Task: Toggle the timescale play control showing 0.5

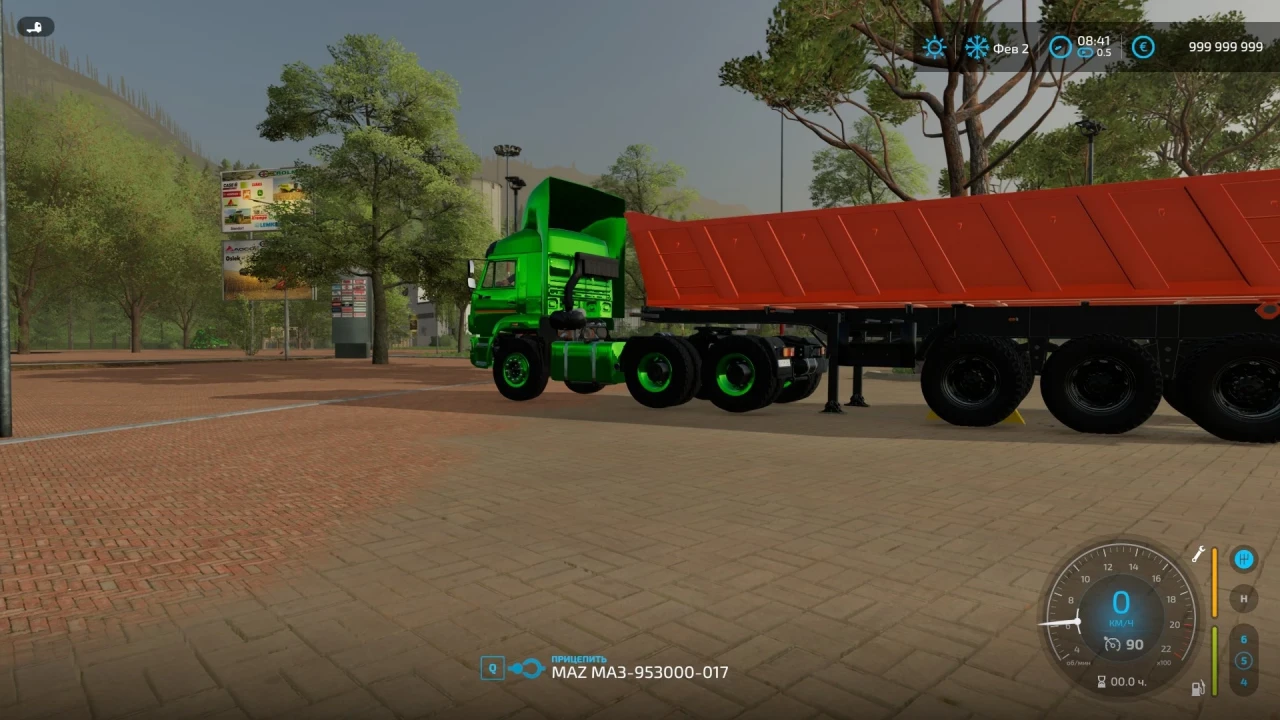Action: tap(1086, 53)
